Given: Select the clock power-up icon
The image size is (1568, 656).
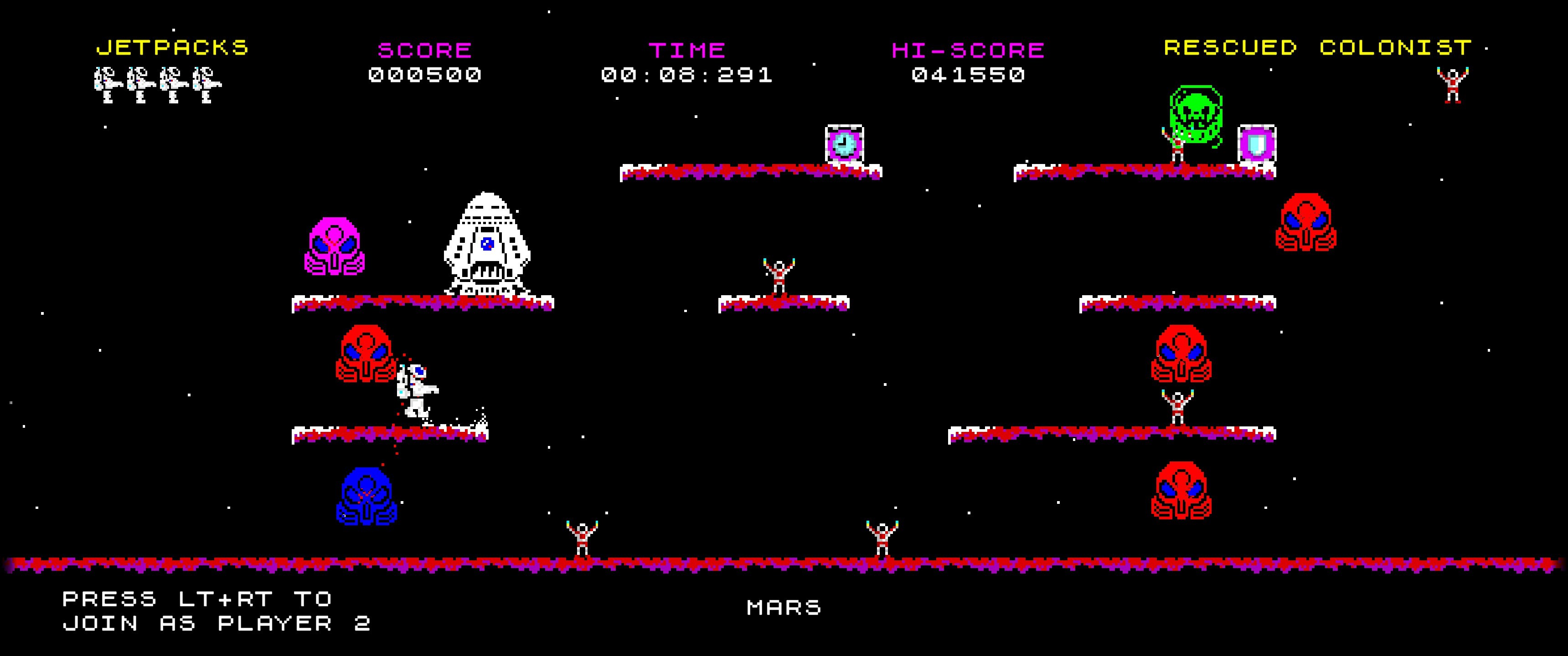Looking at the screenshot, I should (844, 143).
